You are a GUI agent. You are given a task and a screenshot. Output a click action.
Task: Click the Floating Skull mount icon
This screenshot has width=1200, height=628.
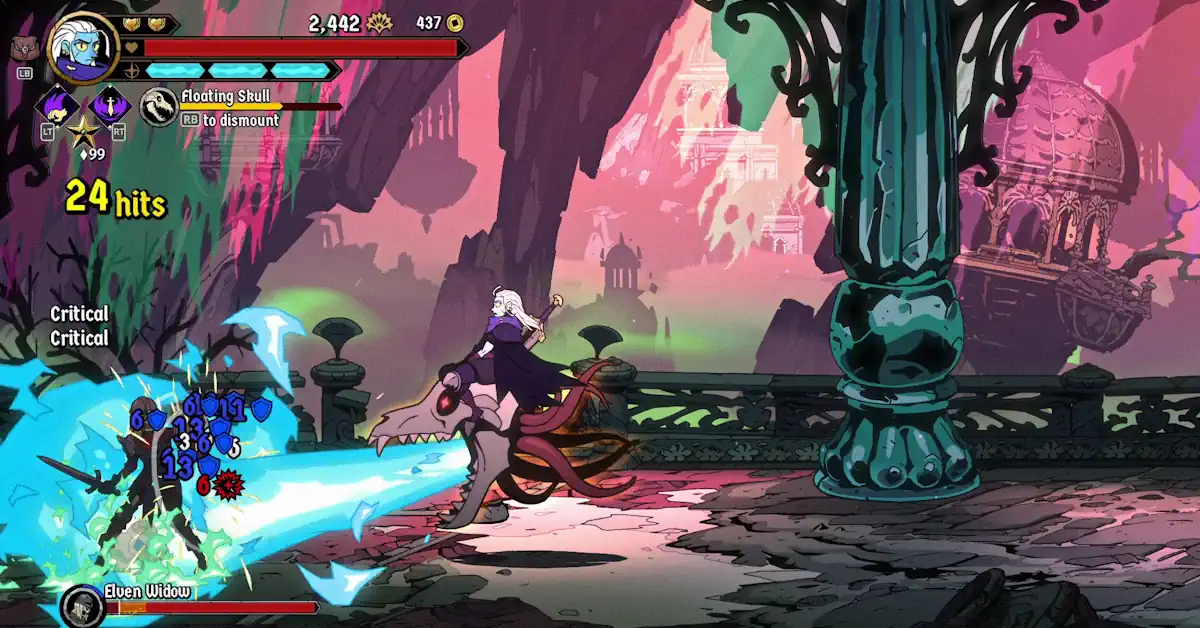click(159, 107)
